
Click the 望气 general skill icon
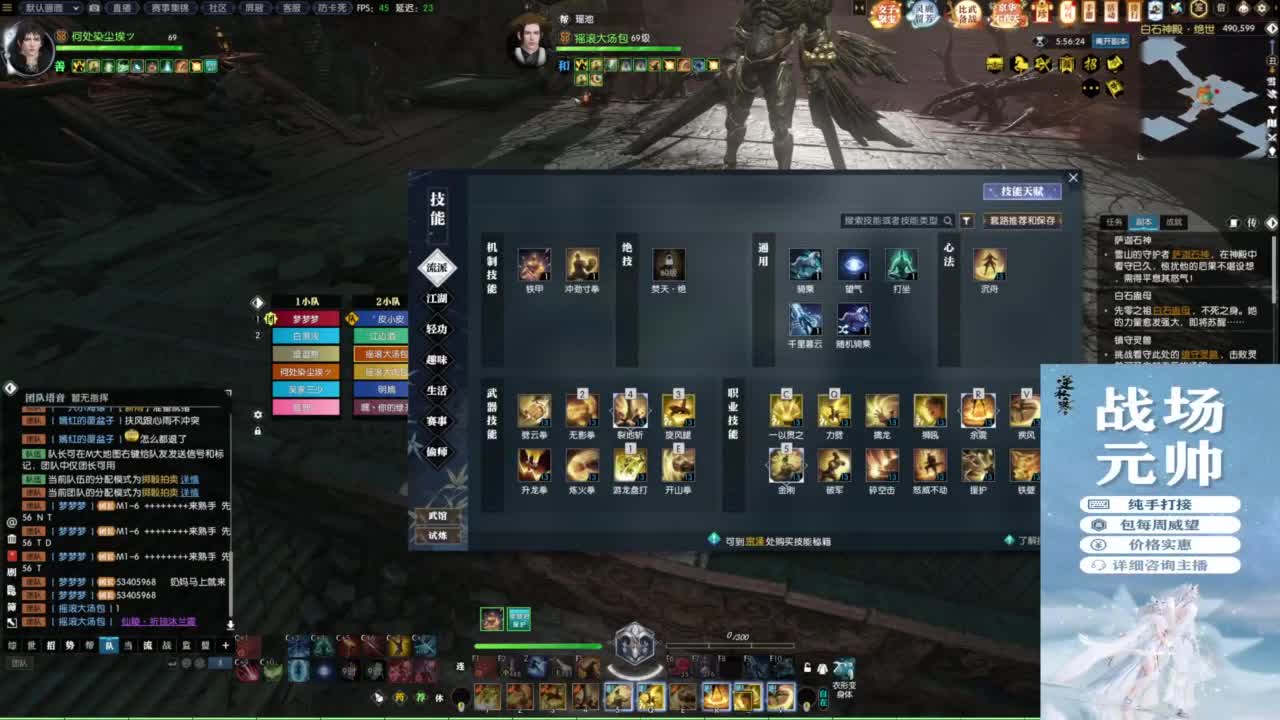pos(853,265)
